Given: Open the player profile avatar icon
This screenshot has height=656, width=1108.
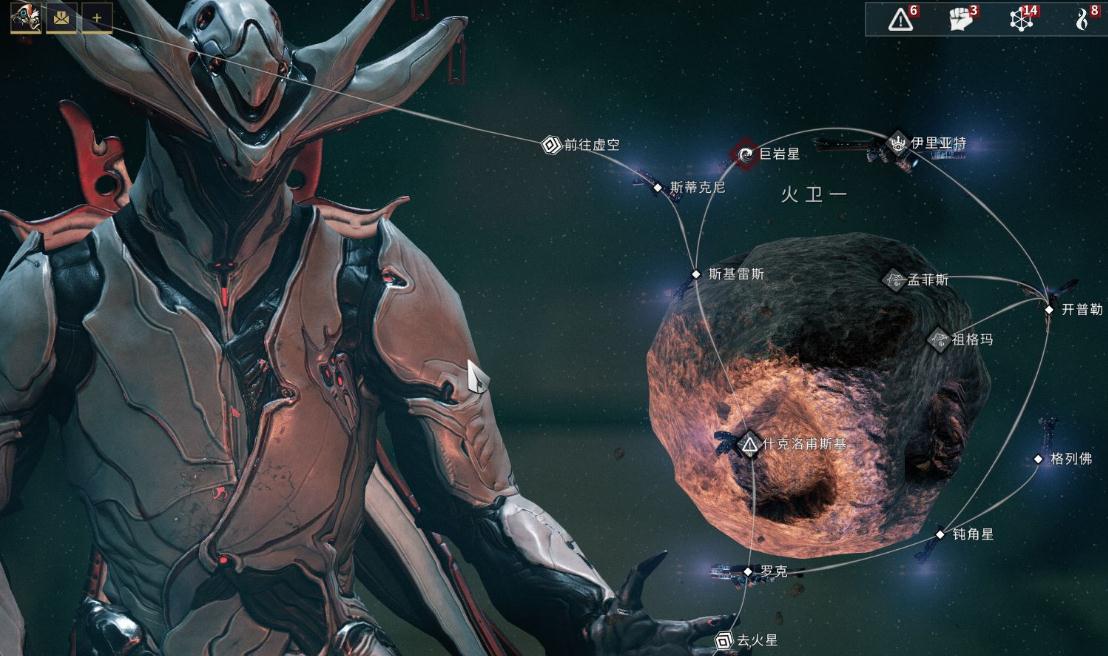Looking at the screenshot, I should (x=25, y=18).
